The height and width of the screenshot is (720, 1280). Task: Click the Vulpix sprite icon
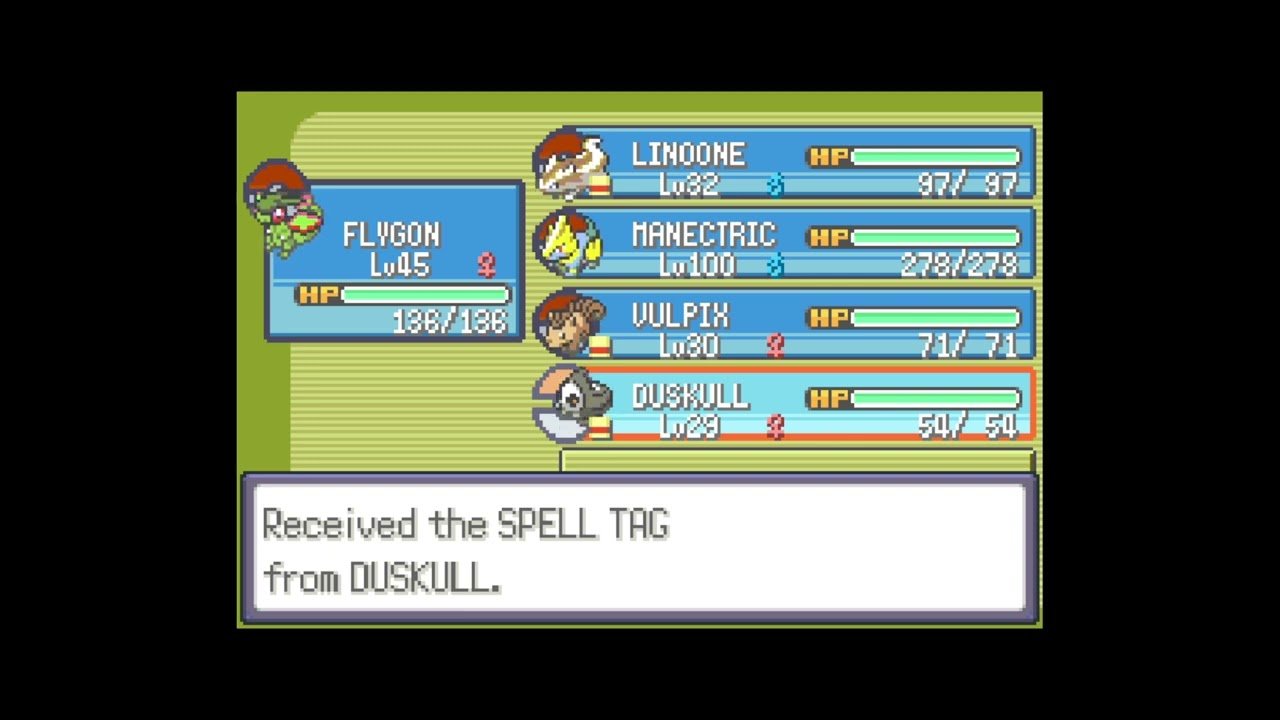click(570, 326)
